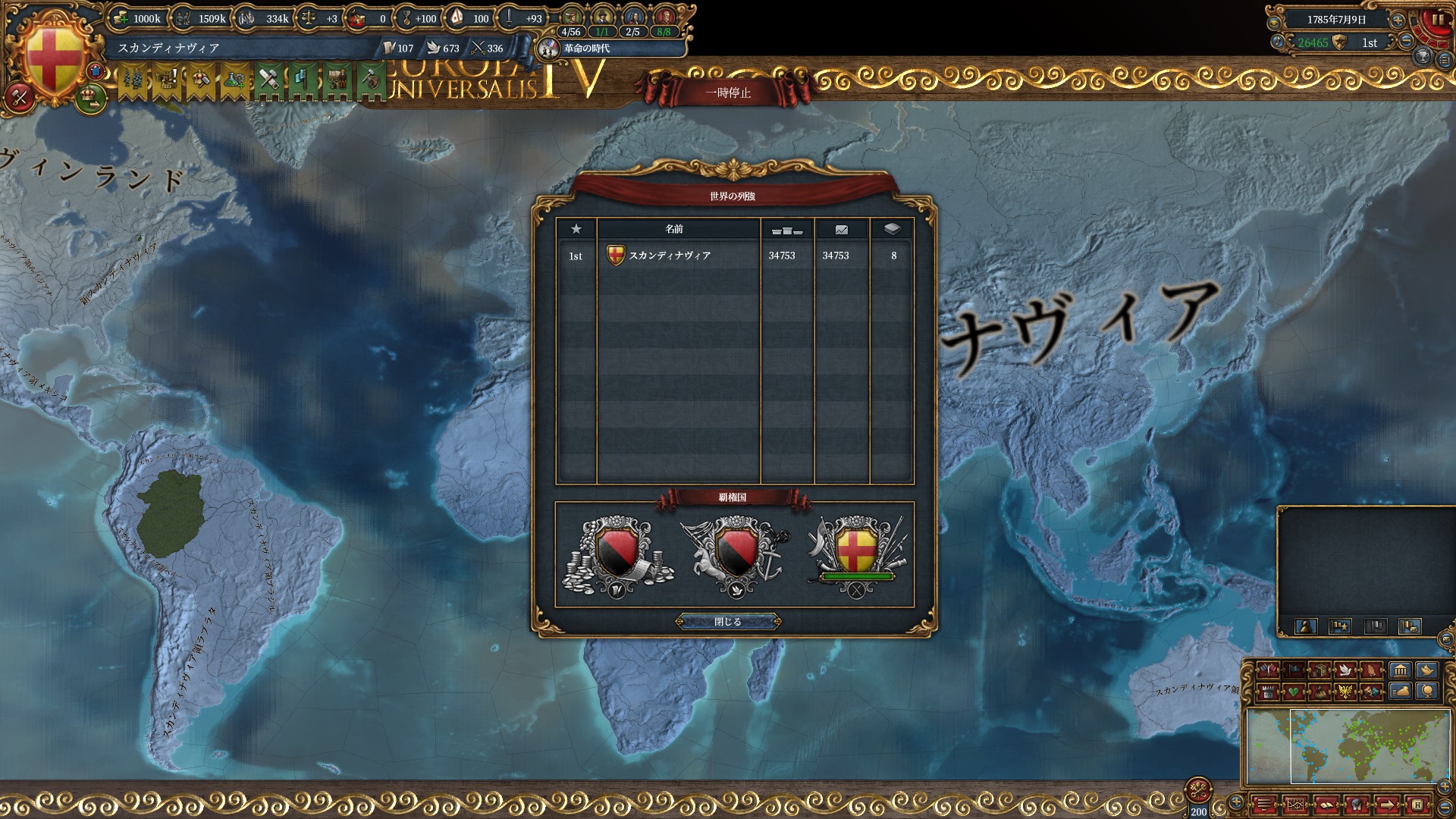
Task: Increase game speed with the plus button
Action: [1398, 20]
